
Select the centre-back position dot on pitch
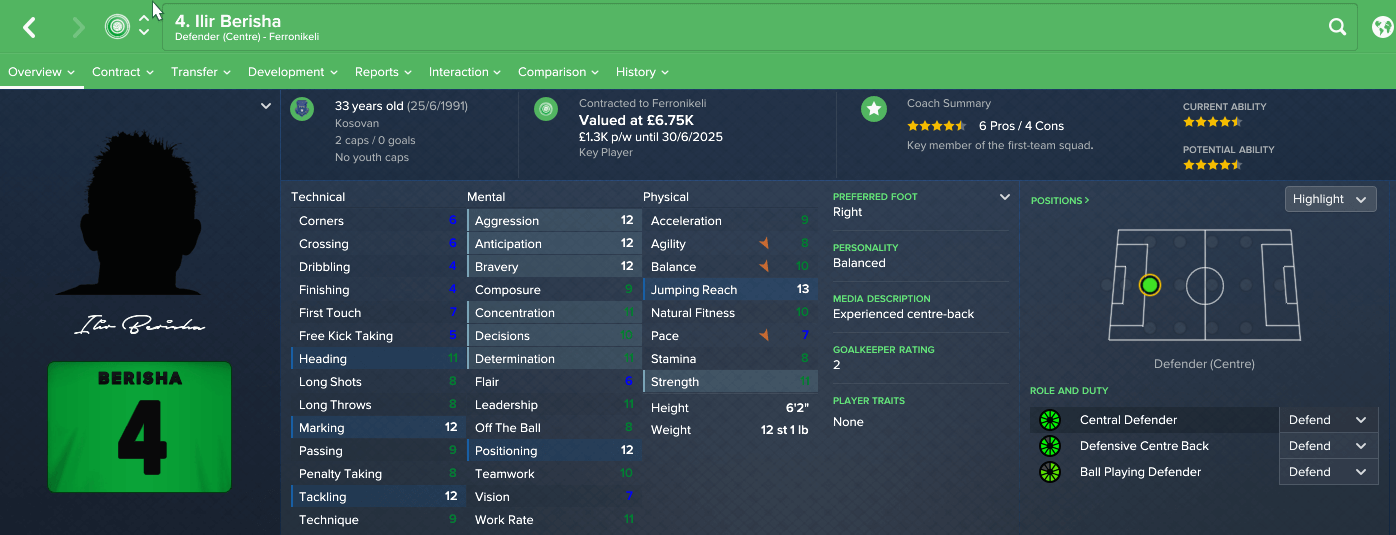tap(1150, 285)
